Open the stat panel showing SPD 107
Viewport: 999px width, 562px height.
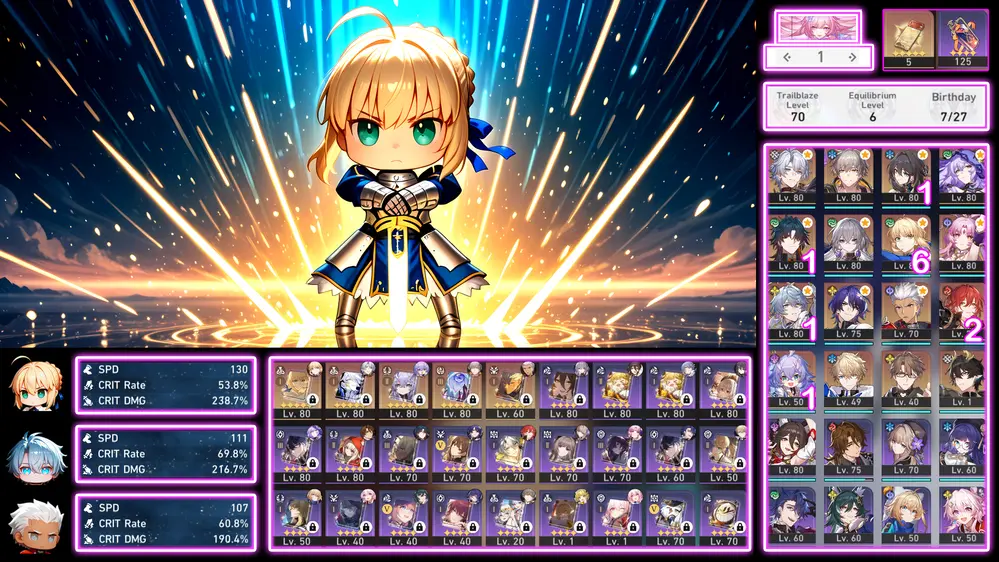pyautogui.click(x=165, y=523)
